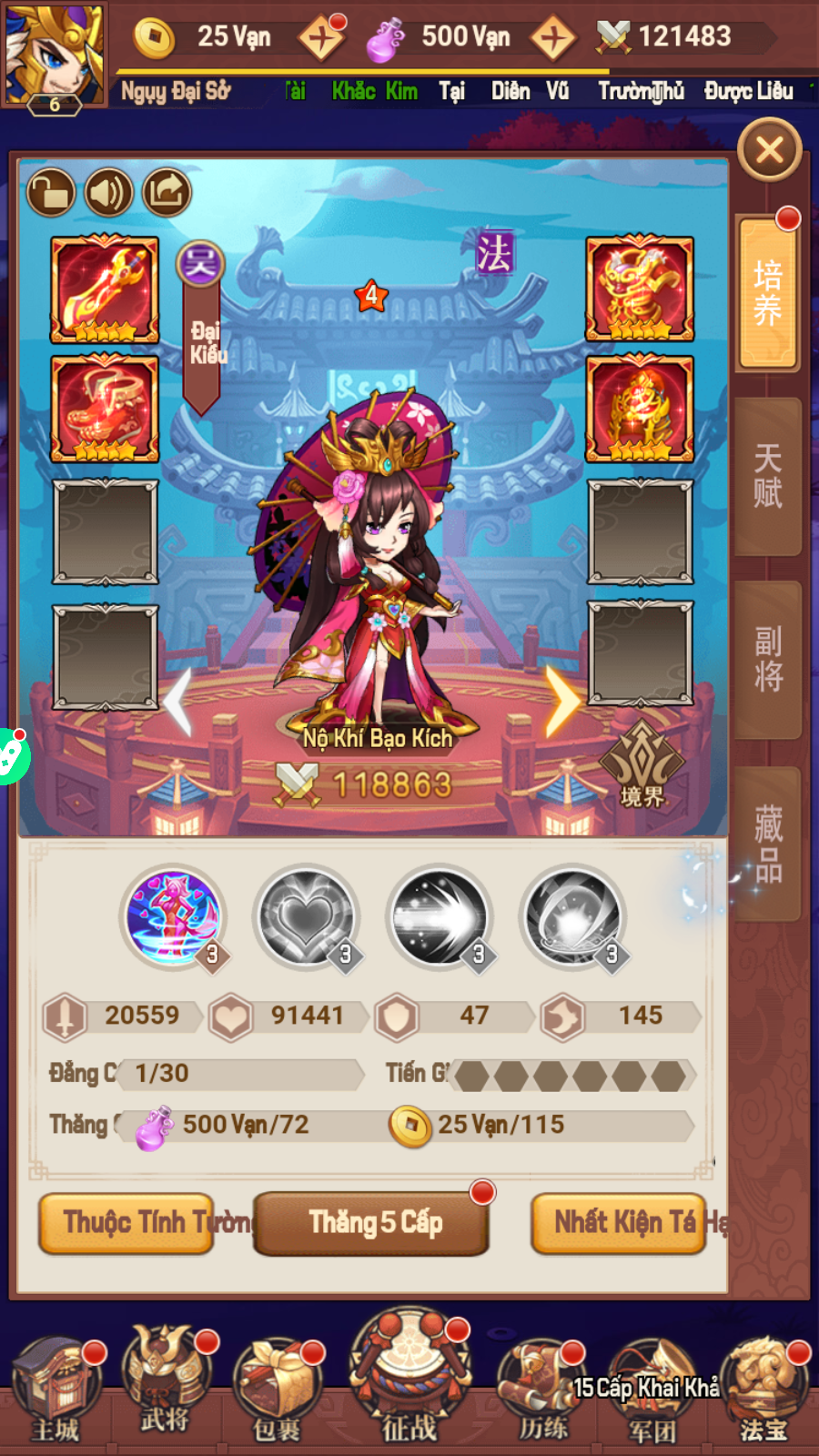Select the equipped red sword slot

point(105,289)
